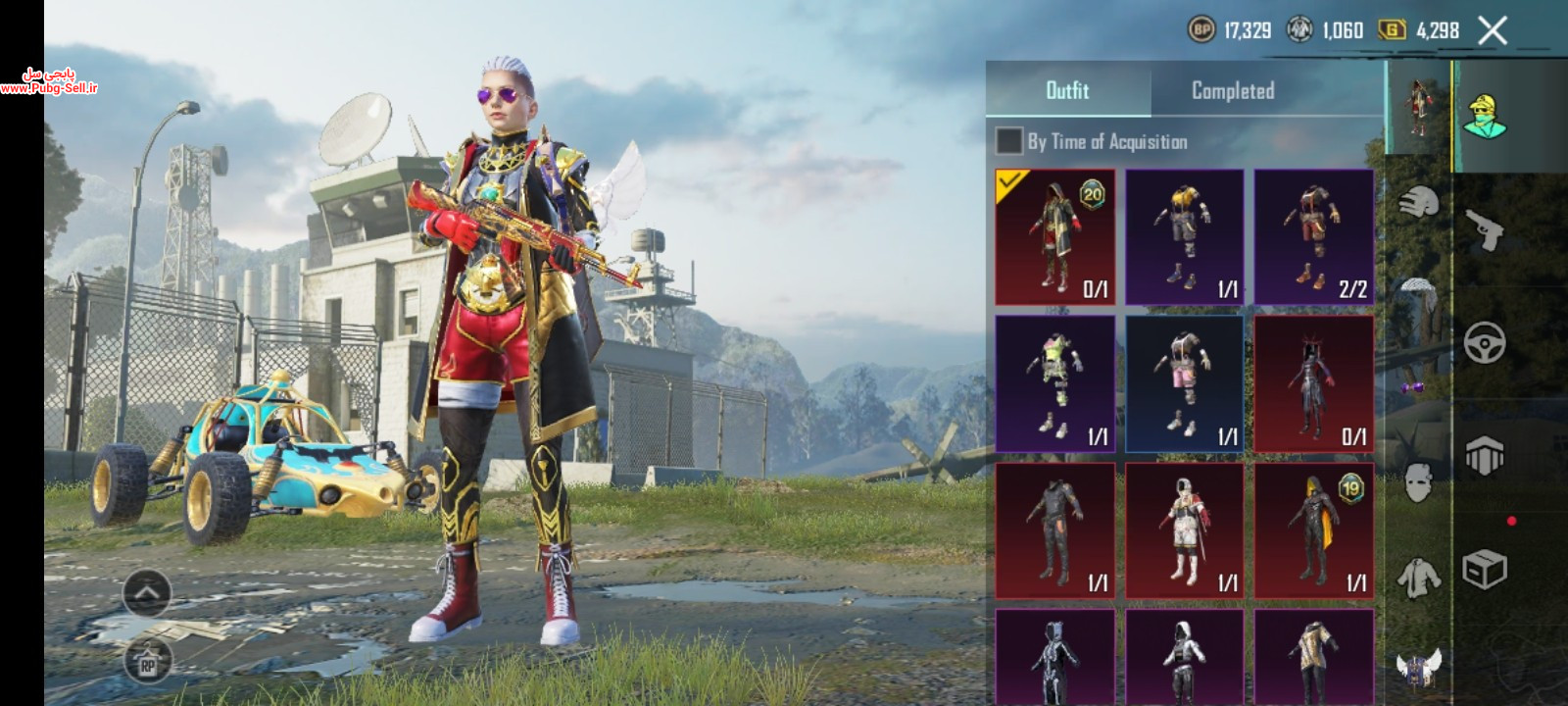Toggle the By Time of Acquisition checkbox
Viewport: 1568px width, 706px height.
(1008, 141)
